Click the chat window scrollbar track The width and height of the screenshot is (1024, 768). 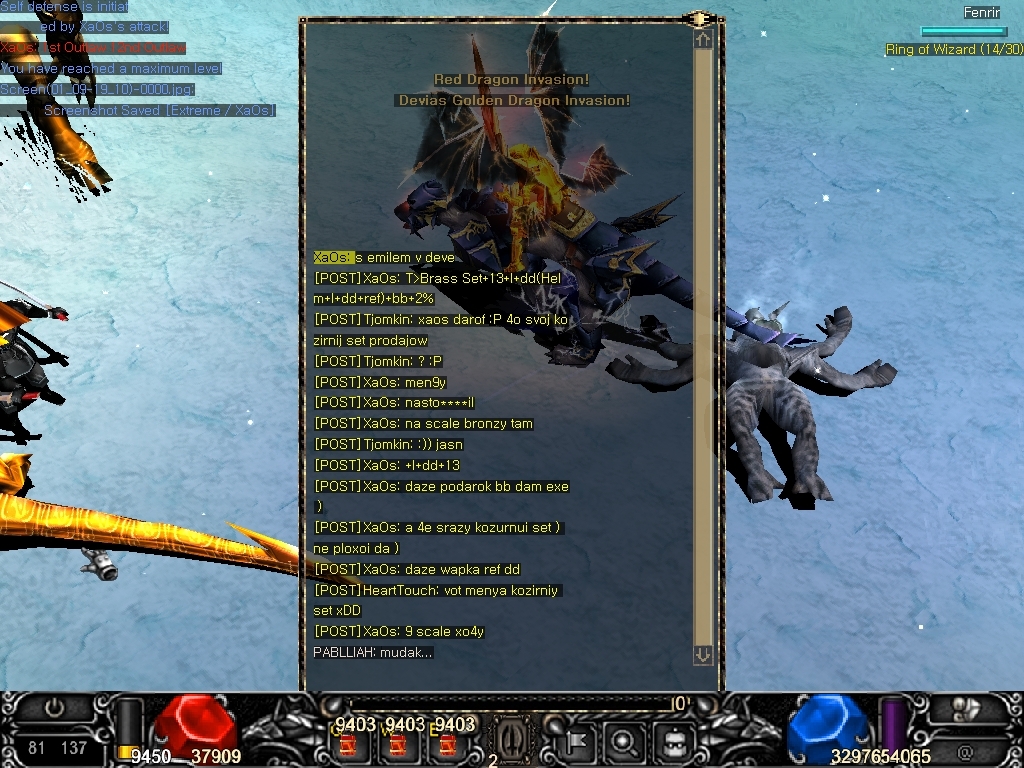pos(703,345)
